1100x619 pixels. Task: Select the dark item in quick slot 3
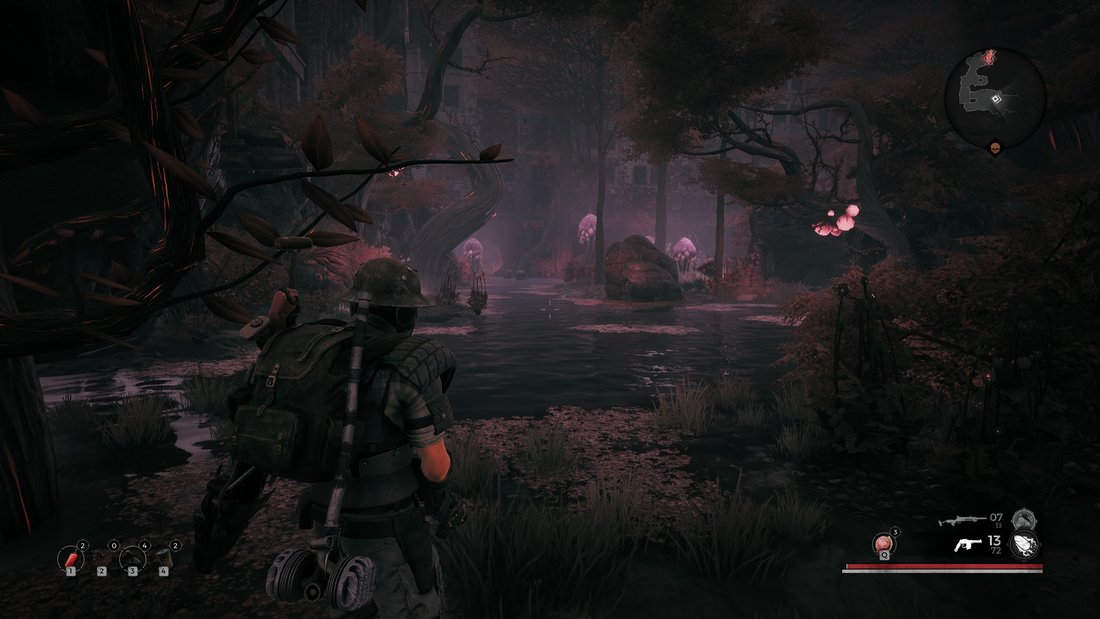point(133,558)
